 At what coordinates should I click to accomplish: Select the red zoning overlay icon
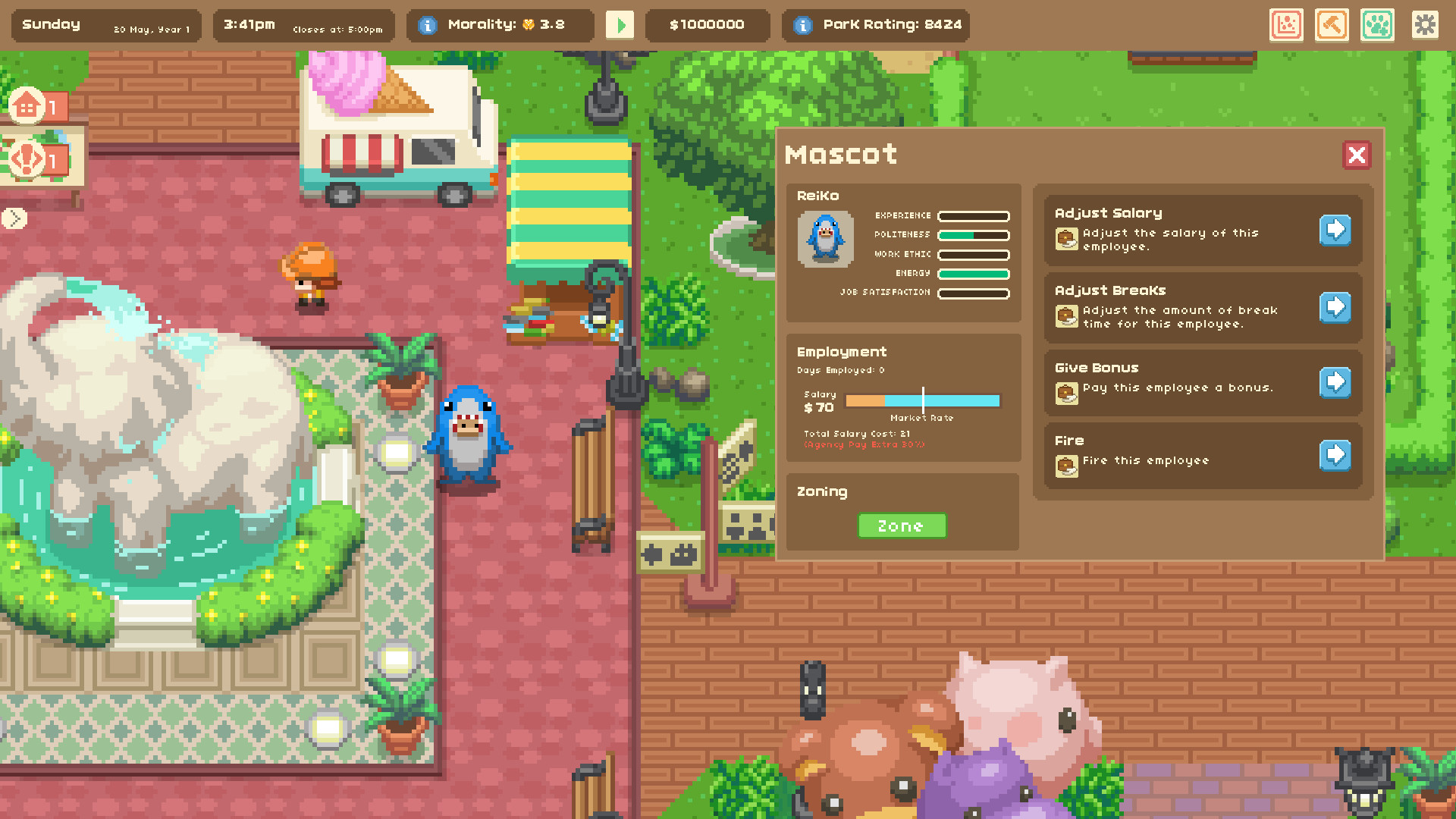[x=1286, y=25]
